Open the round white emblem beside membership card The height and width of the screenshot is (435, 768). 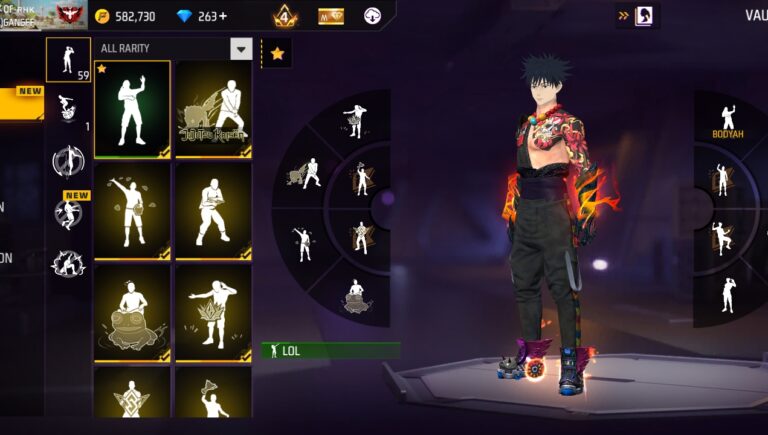[372, 16]
